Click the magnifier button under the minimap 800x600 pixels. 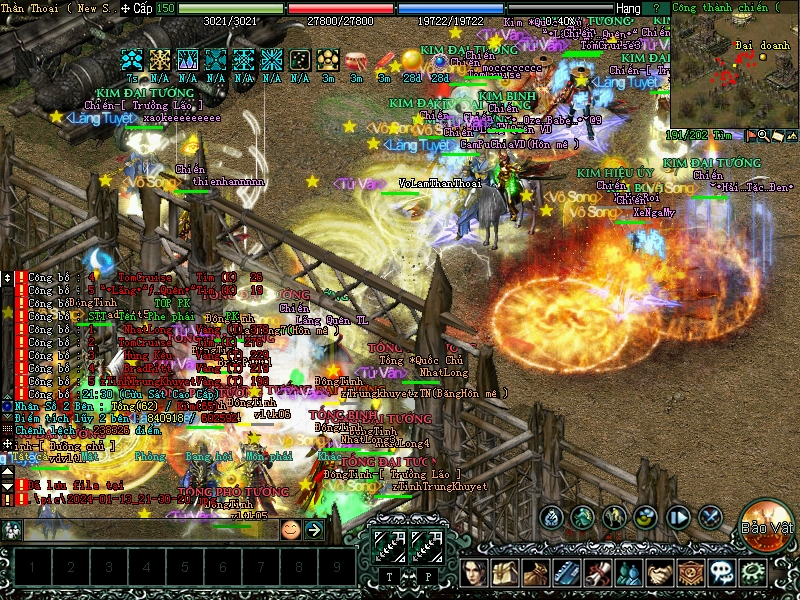763,135
